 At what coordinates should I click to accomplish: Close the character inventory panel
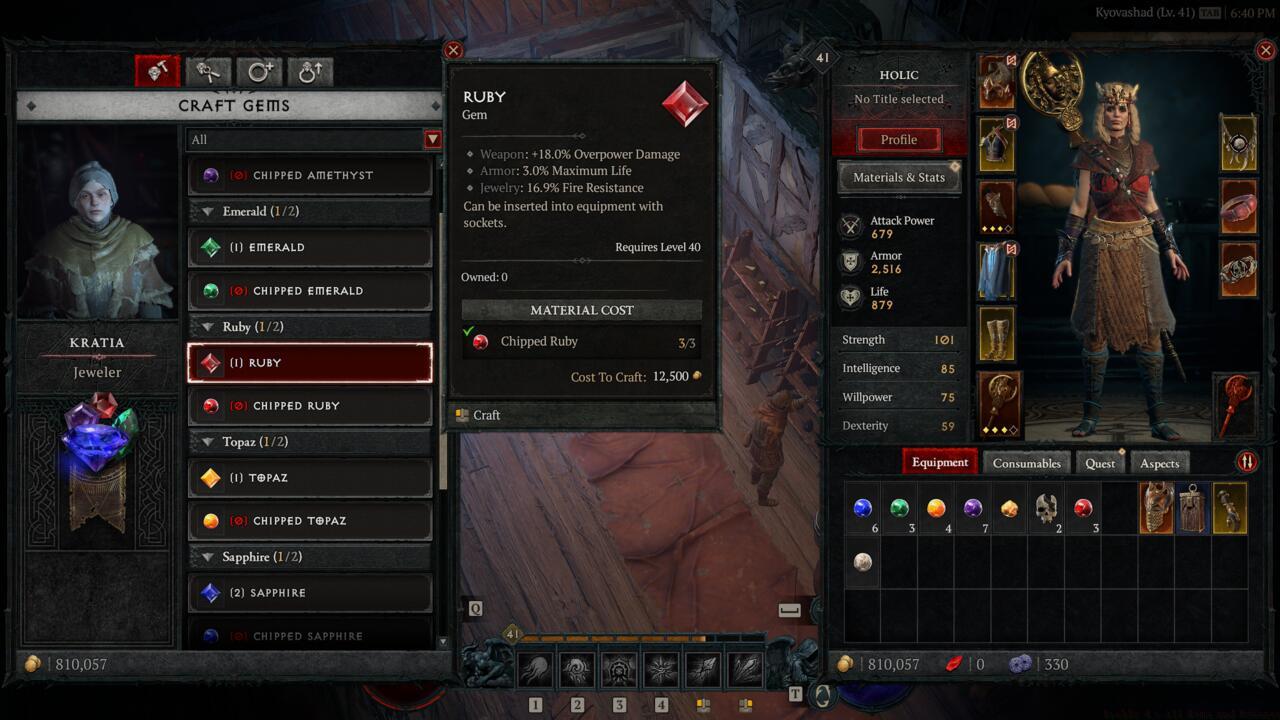point(1267,50)
